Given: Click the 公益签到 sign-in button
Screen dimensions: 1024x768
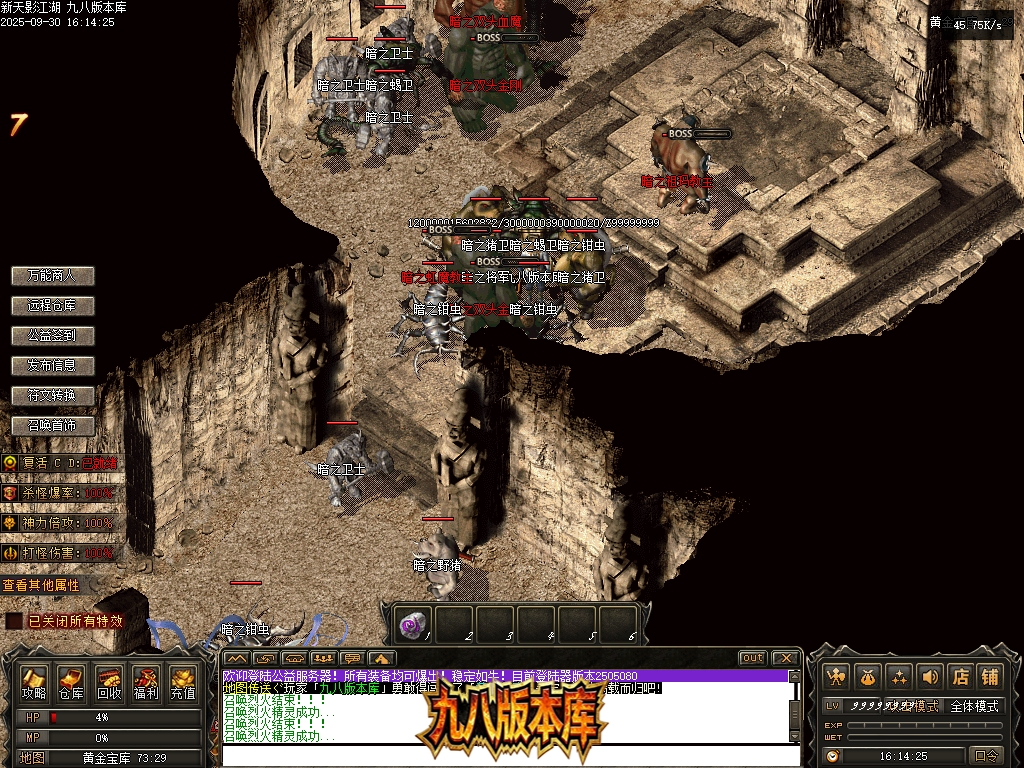Looking at the screenshot, I should pyautogui.click(x=52, y=335).
